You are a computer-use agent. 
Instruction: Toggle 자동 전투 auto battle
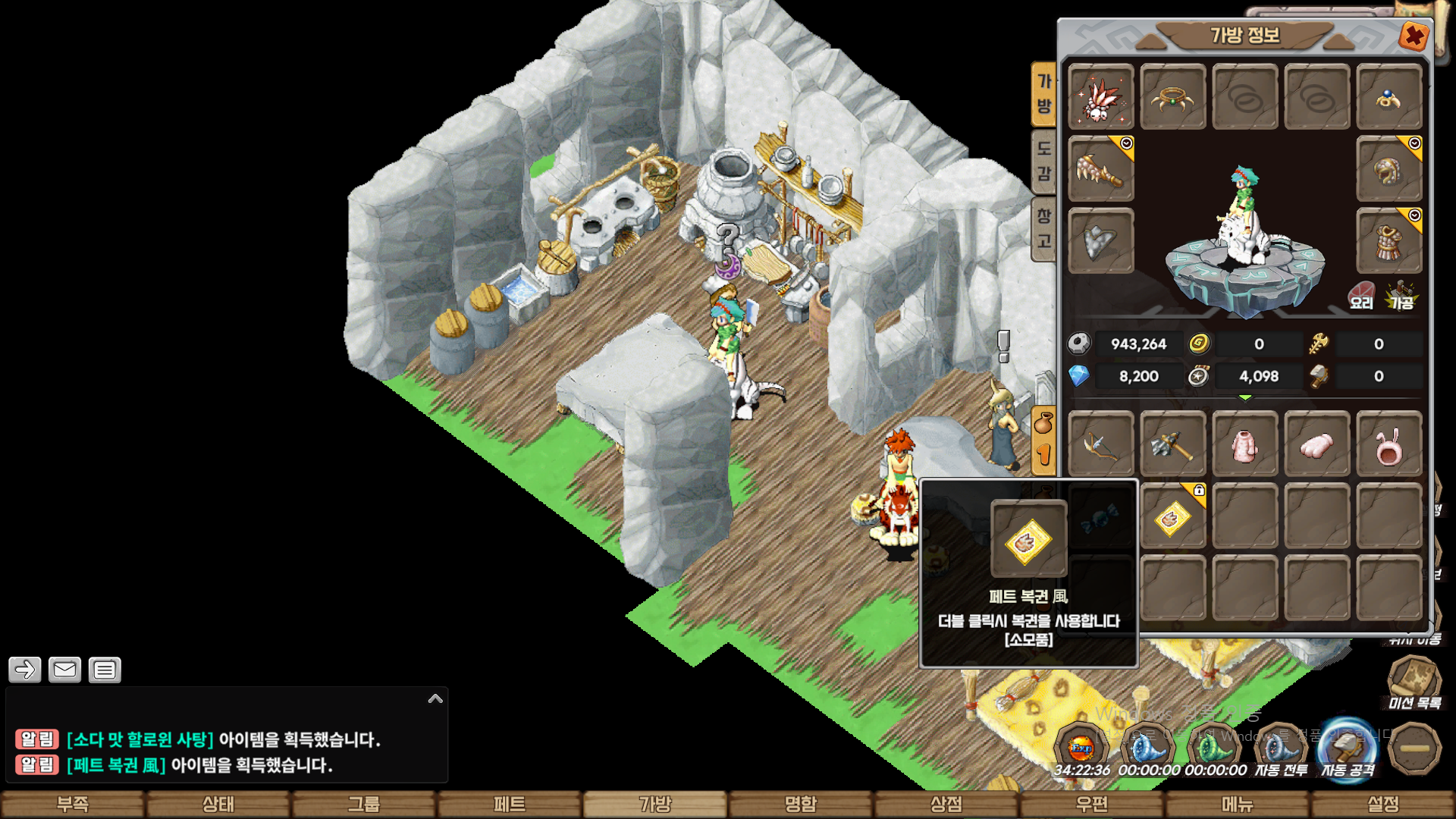[1281, 751]
